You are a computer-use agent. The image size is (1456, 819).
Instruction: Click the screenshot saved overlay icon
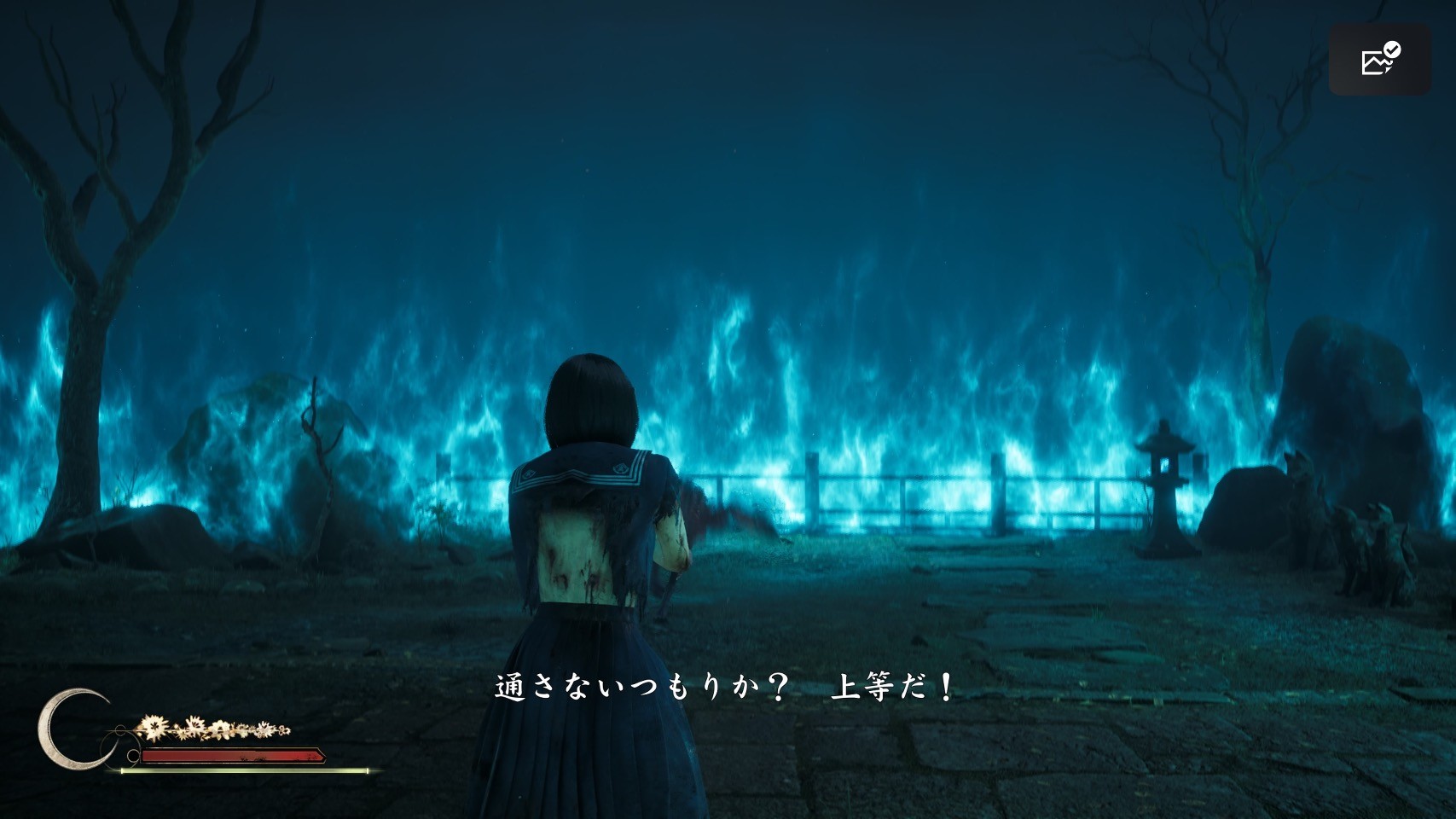pos(1379,60)
